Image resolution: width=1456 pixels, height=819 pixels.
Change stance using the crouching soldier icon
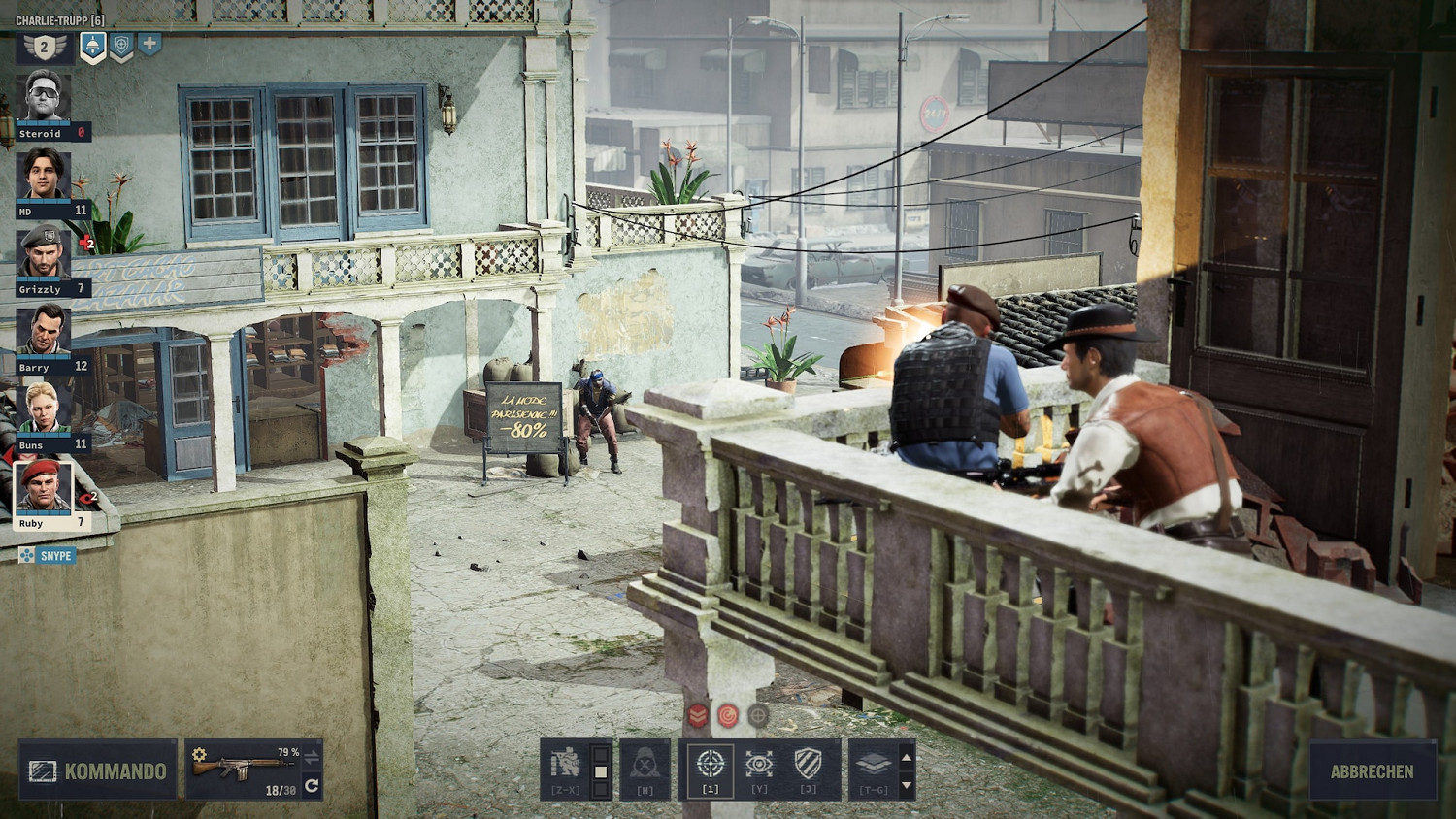tap(566, 767)
